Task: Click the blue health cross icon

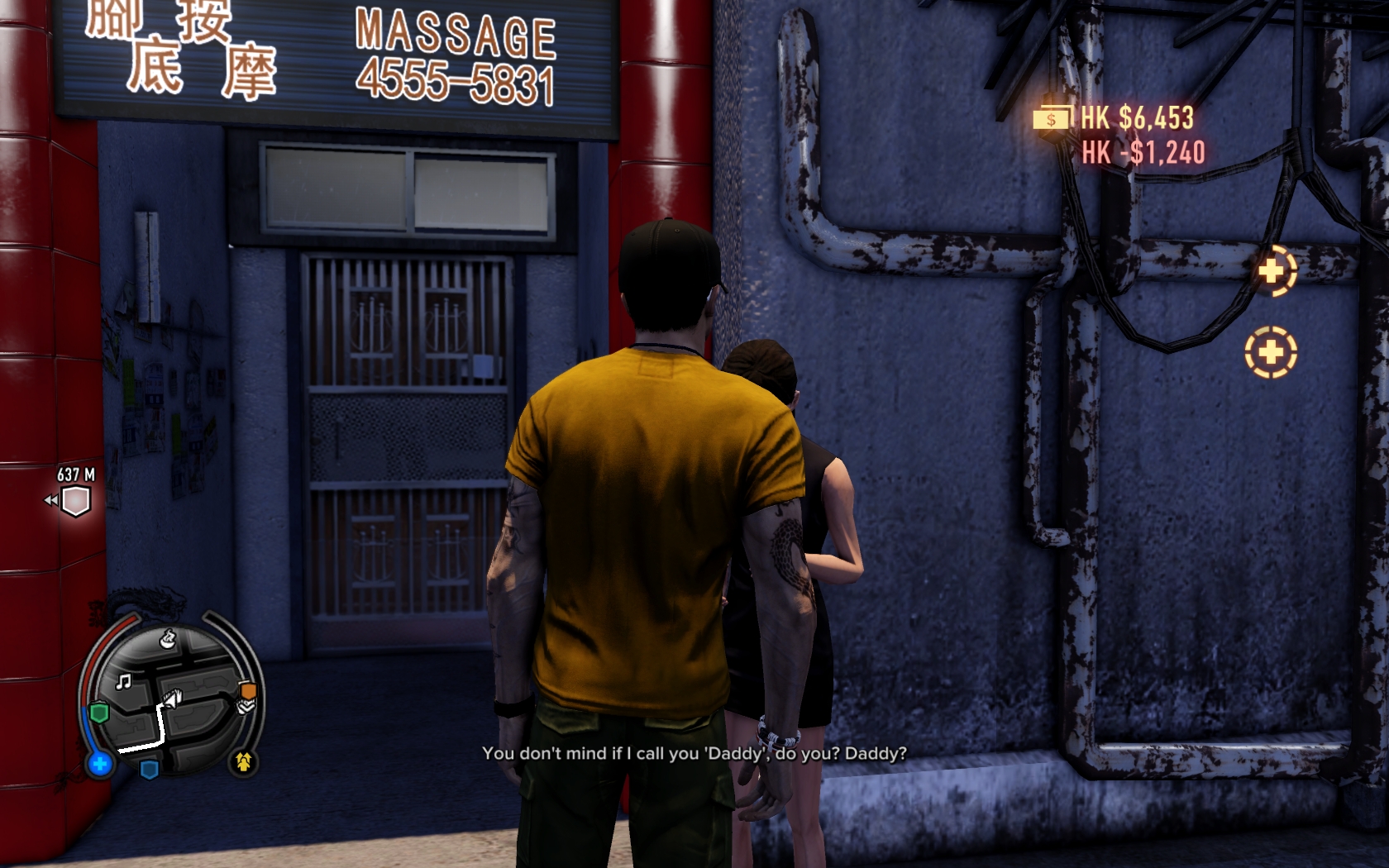Action: point(100,764)
